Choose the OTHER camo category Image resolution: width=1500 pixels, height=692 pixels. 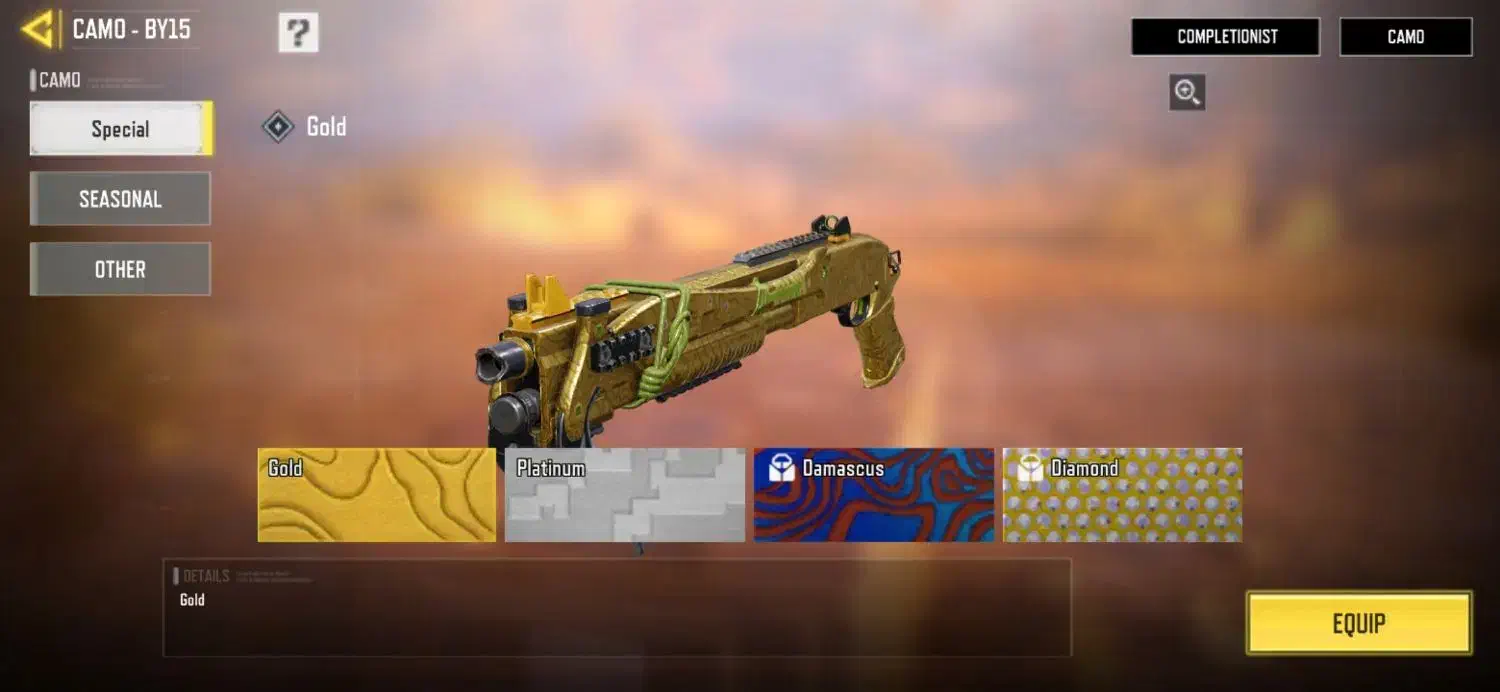120,269
